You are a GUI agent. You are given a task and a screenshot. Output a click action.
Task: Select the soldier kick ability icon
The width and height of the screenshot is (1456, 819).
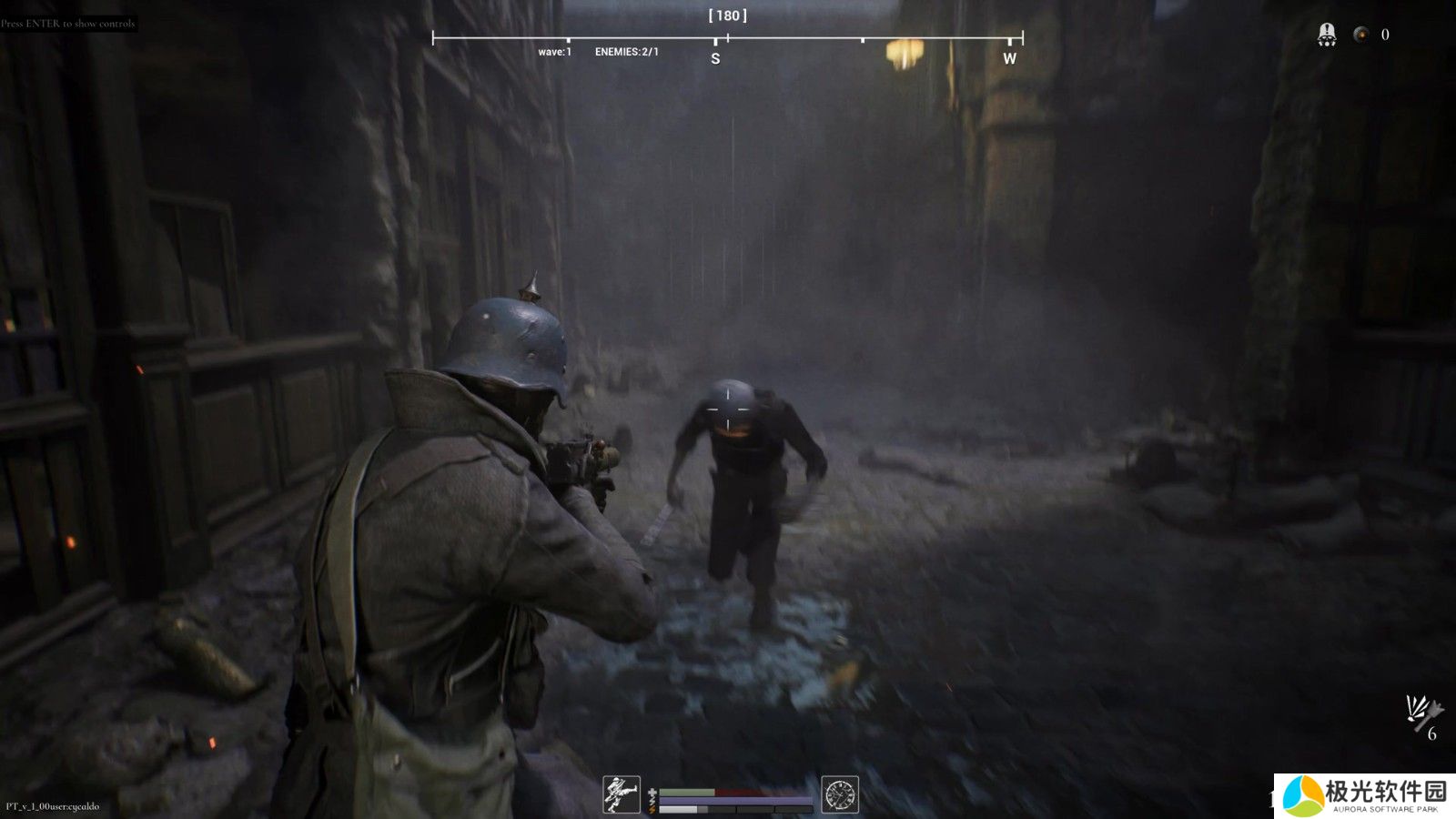pyautogui.click(x=622, y=794)
